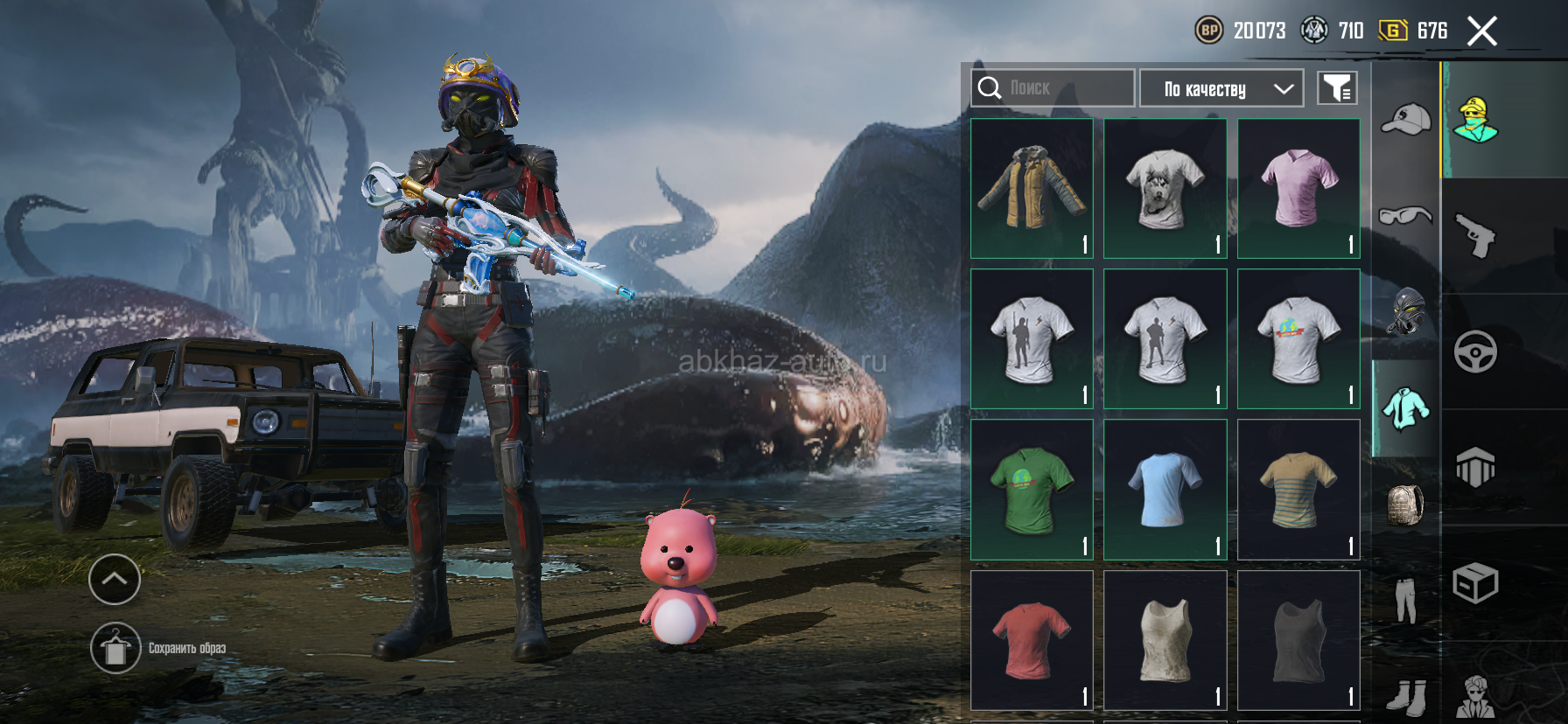The image size is (1568, 724).
Task: Open the По качеству sort dropdown
Action: [x=1221, y=88]
